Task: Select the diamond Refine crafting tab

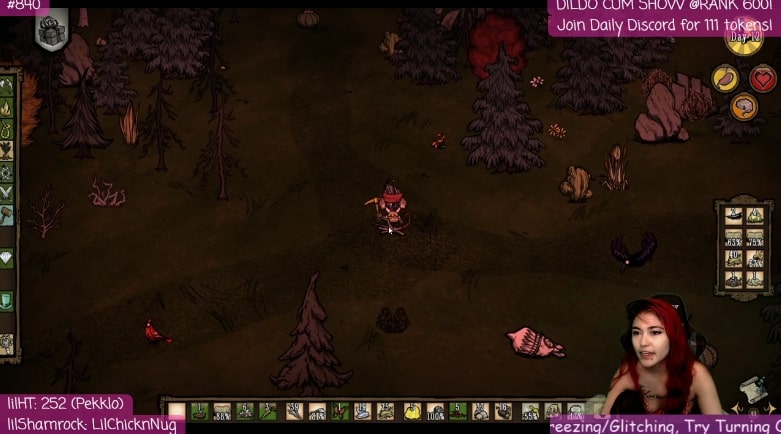Action: (6, 257)
